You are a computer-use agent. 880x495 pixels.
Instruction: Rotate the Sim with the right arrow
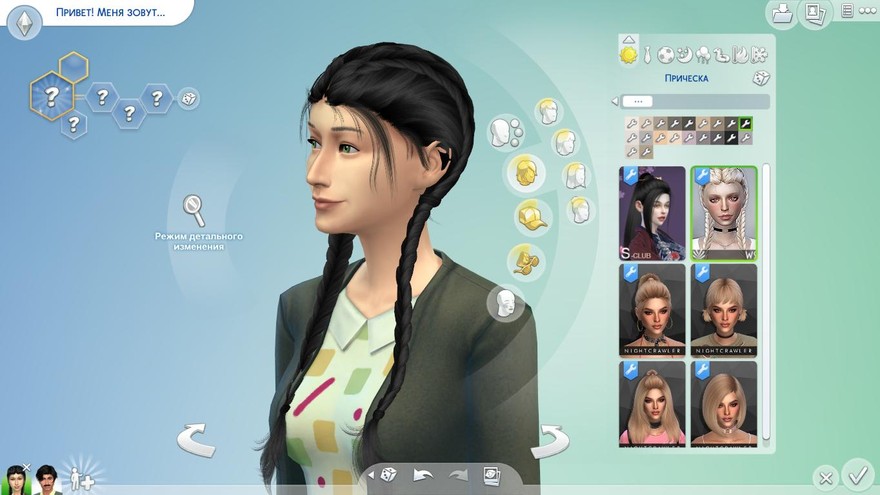549,439
